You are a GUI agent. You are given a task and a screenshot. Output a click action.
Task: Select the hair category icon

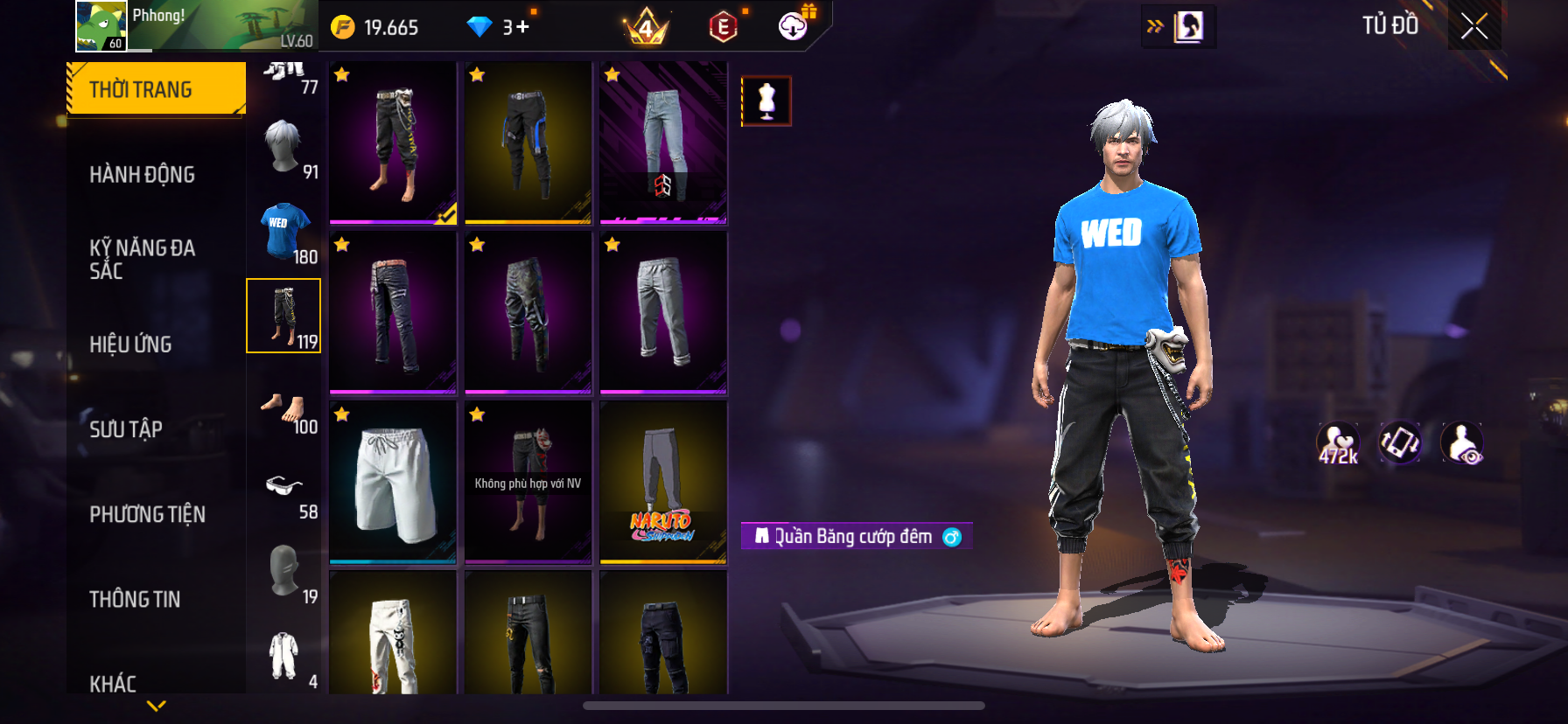(284, 147)
